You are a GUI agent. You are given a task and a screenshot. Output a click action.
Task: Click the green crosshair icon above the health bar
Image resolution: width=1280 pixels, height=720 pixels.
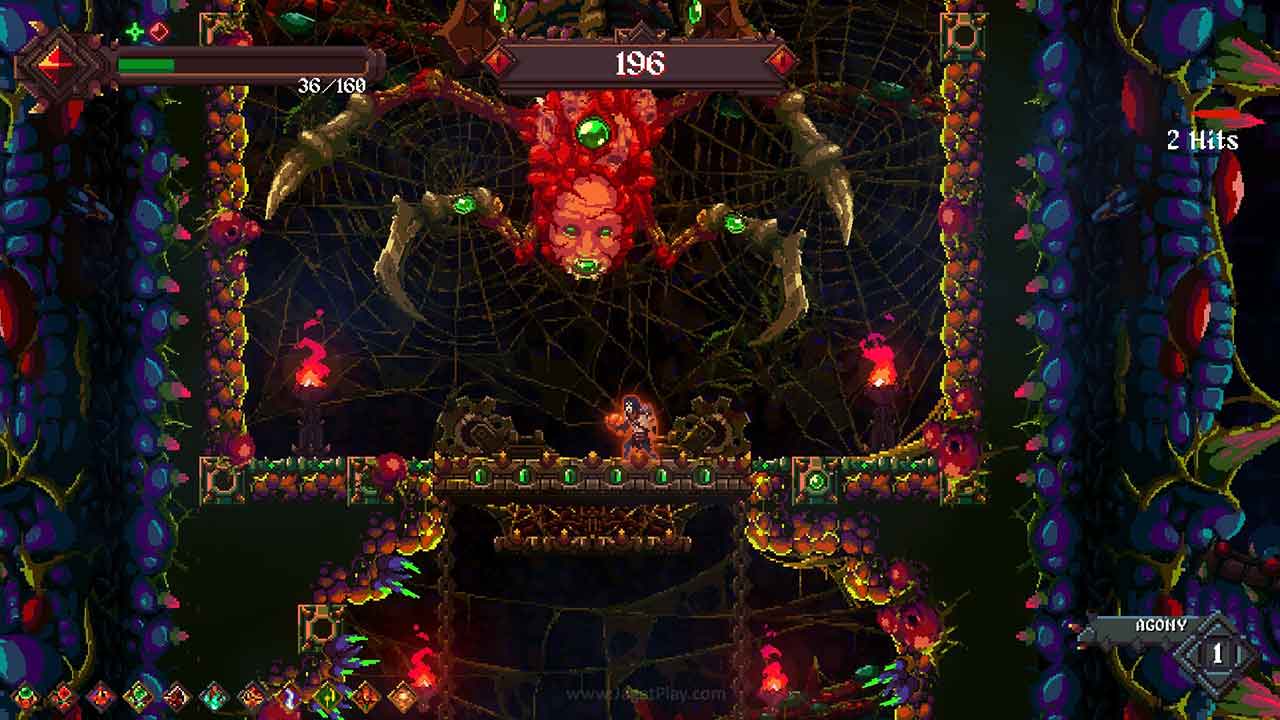click(x=133, y=31)
